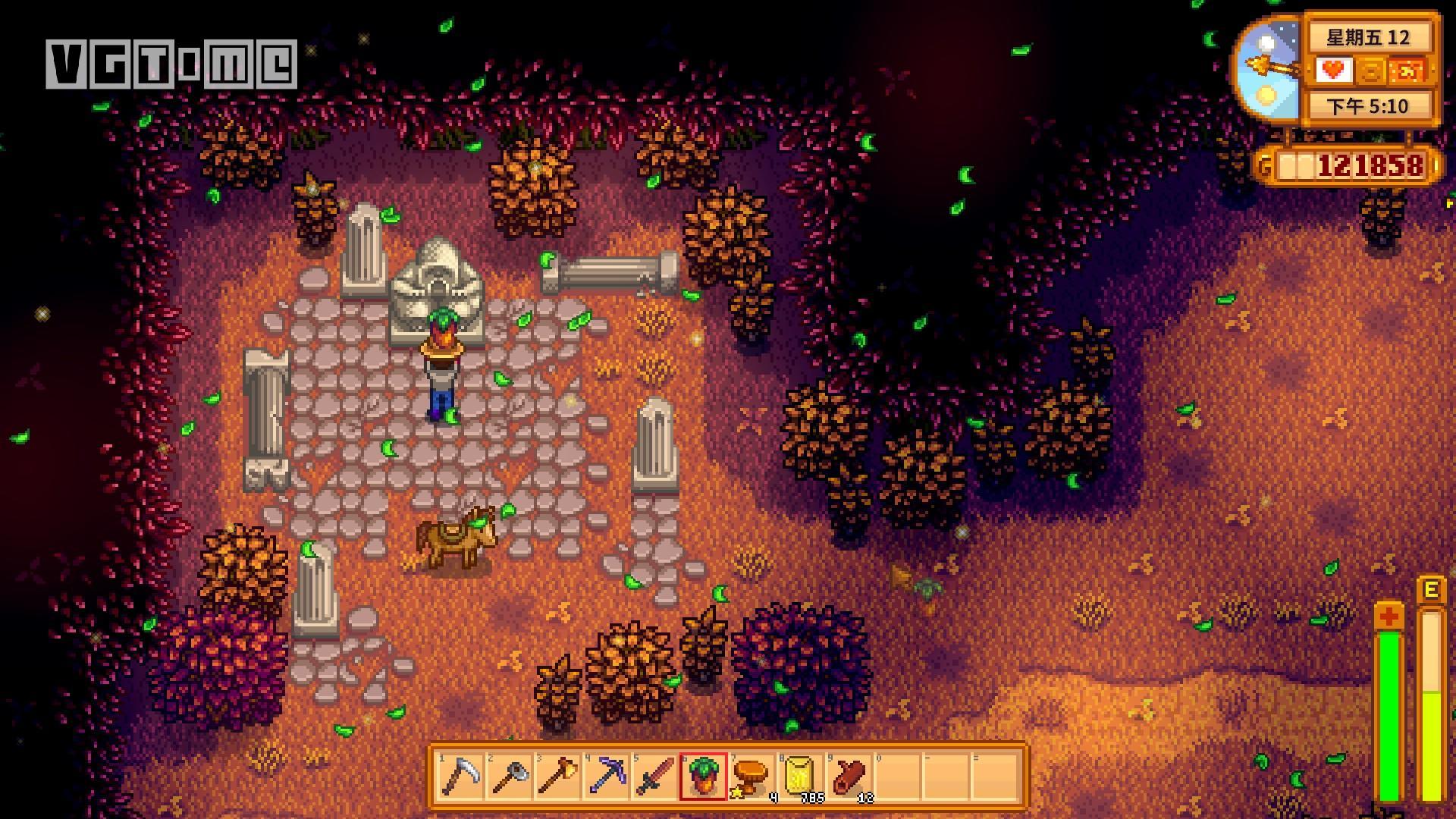Select the hardwood log stack
Screen dimensions: 1456x819
(849, 777)
